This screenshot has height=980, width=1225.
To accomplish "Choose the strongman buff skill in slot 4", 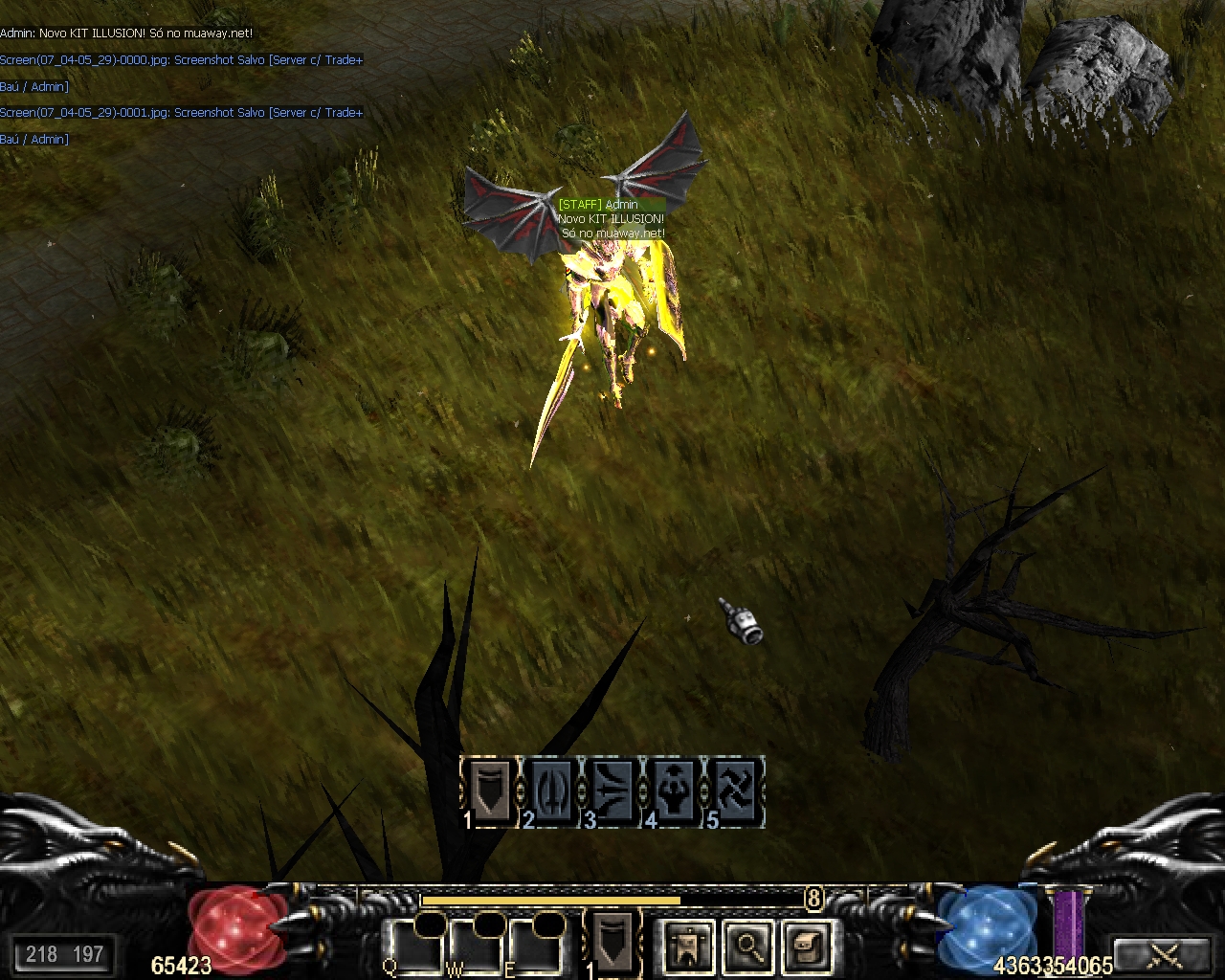I will coord(674,790).
